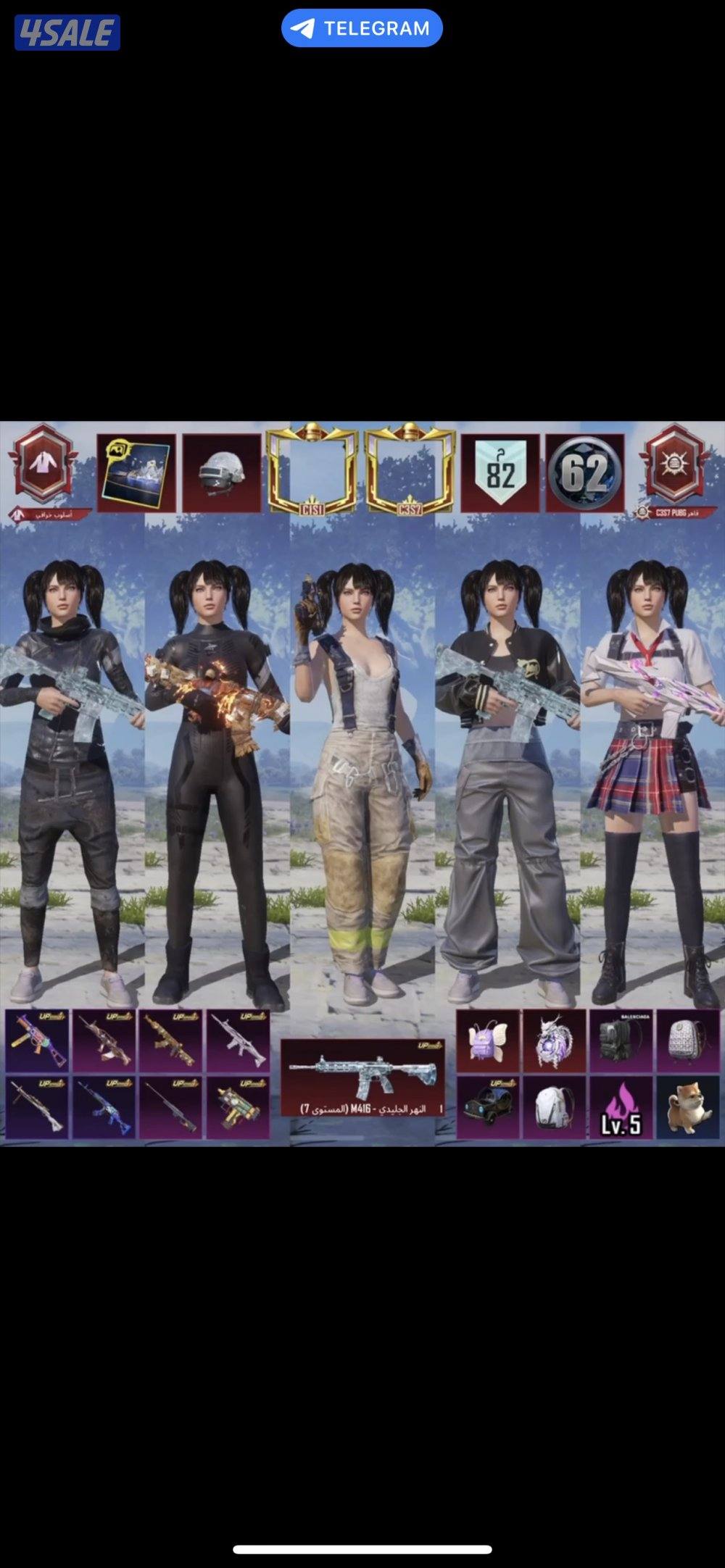This screenshot has height=1568, width=725.
Task: Open the yacht scene card tile
Action: tap(136, 473)
